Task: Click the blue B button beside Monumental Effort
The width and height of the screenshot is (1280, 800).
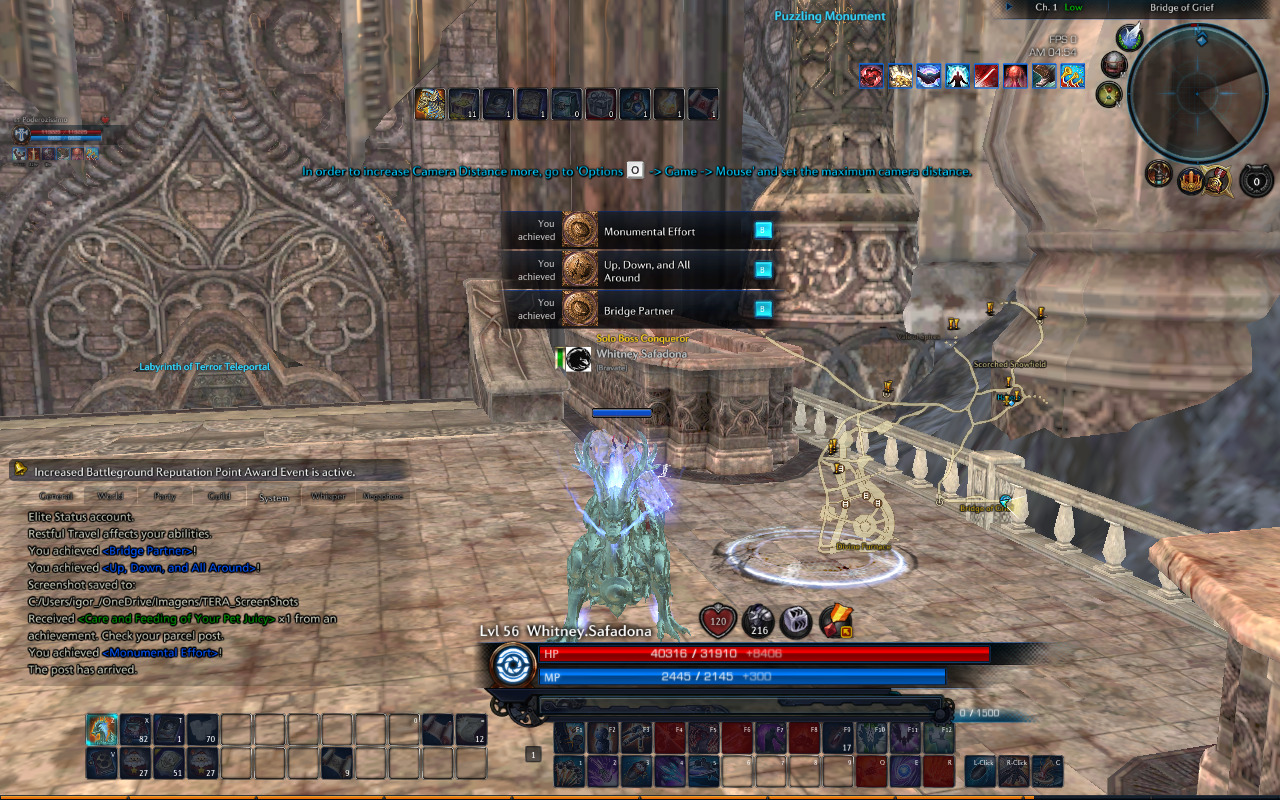Action: click(x=763, y=229)
